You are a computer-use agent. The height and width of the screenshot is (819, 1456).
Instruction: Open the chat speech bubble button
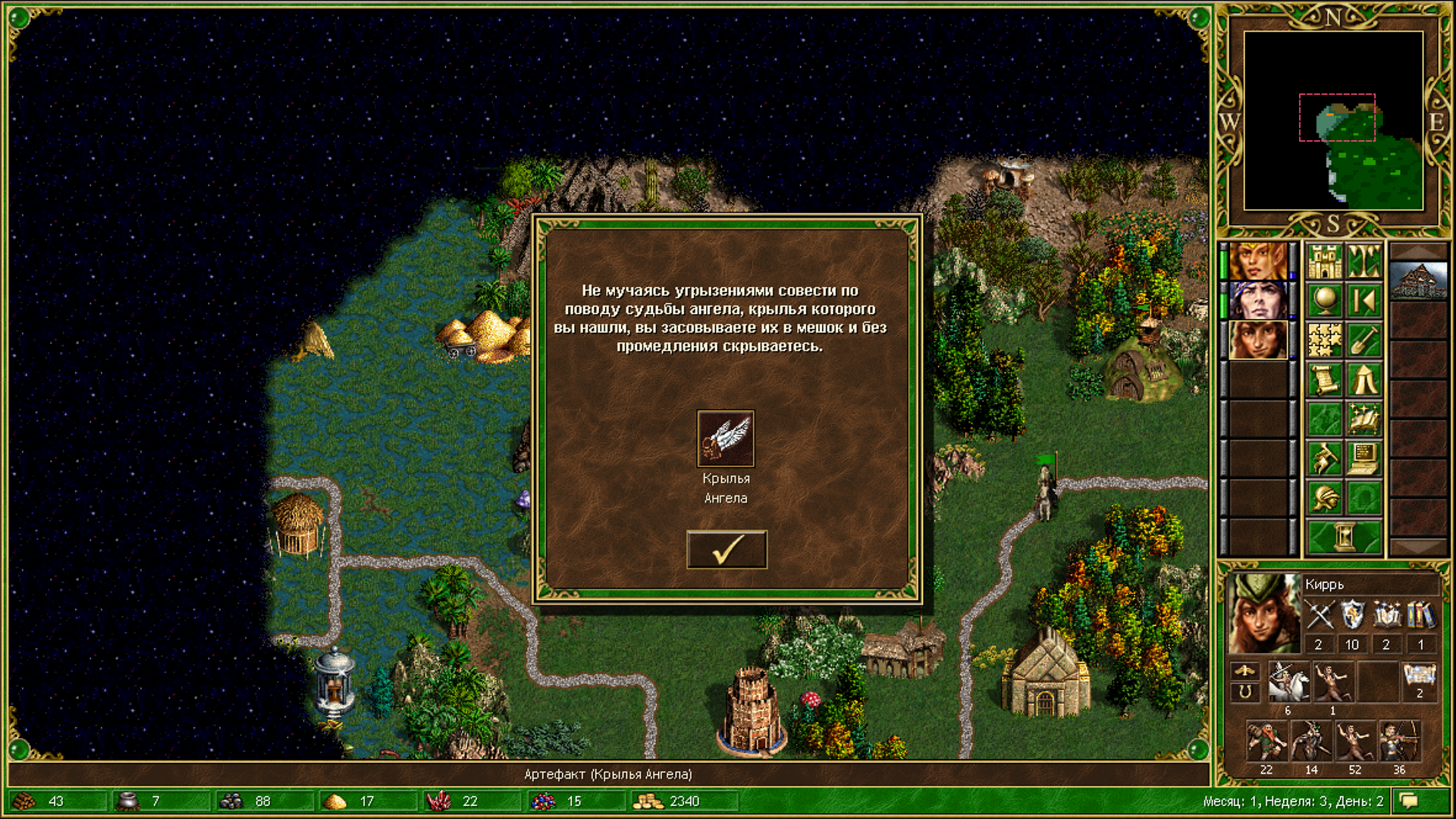pos(1409,801)
